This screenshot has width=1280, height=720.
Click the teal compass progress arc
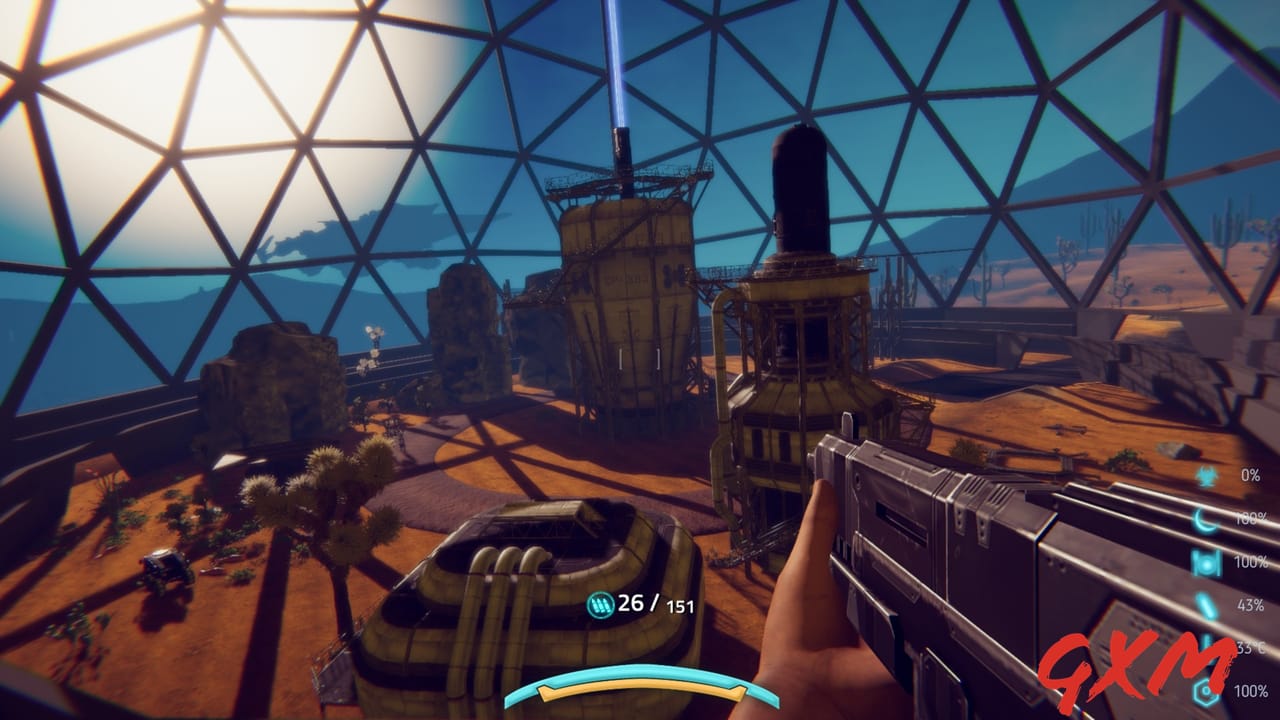(x=640, y=672)
